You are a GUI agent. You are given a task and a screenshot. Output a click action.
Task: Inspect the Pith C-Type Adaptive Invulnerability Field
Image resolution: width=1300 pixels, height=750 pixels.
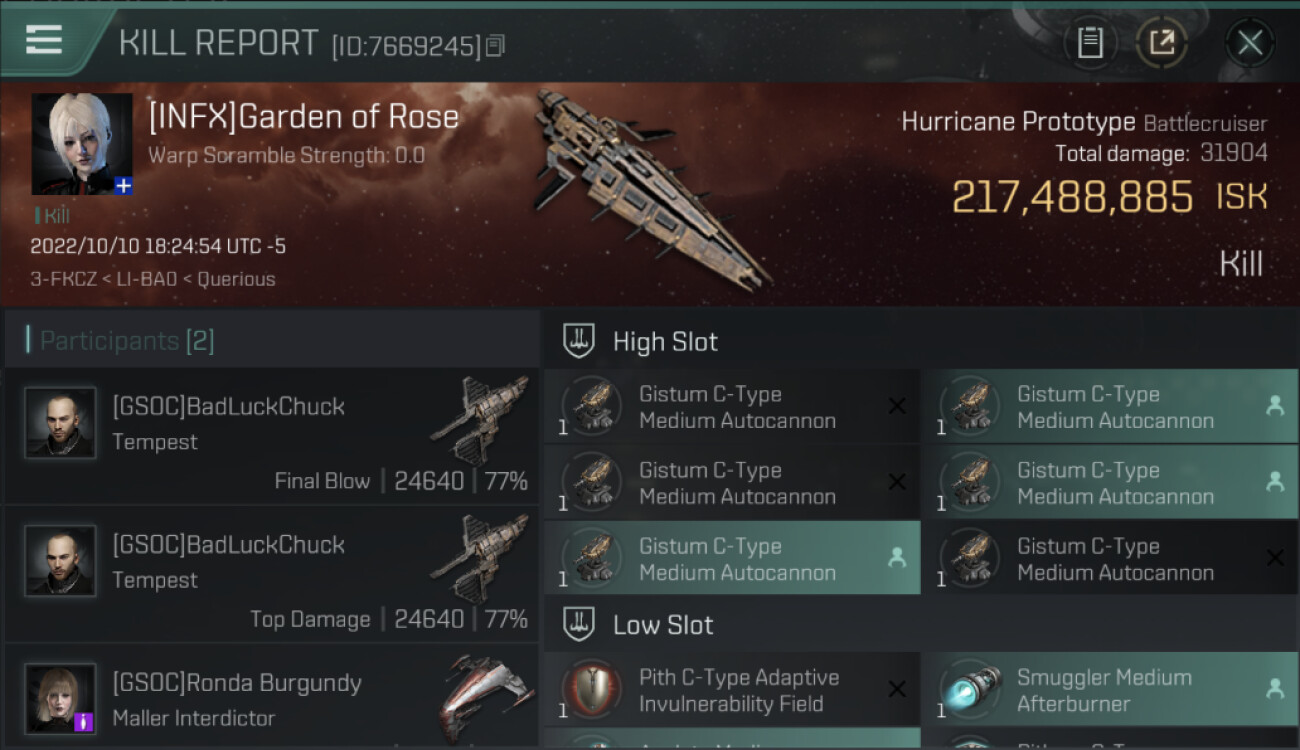coord(732,690)
